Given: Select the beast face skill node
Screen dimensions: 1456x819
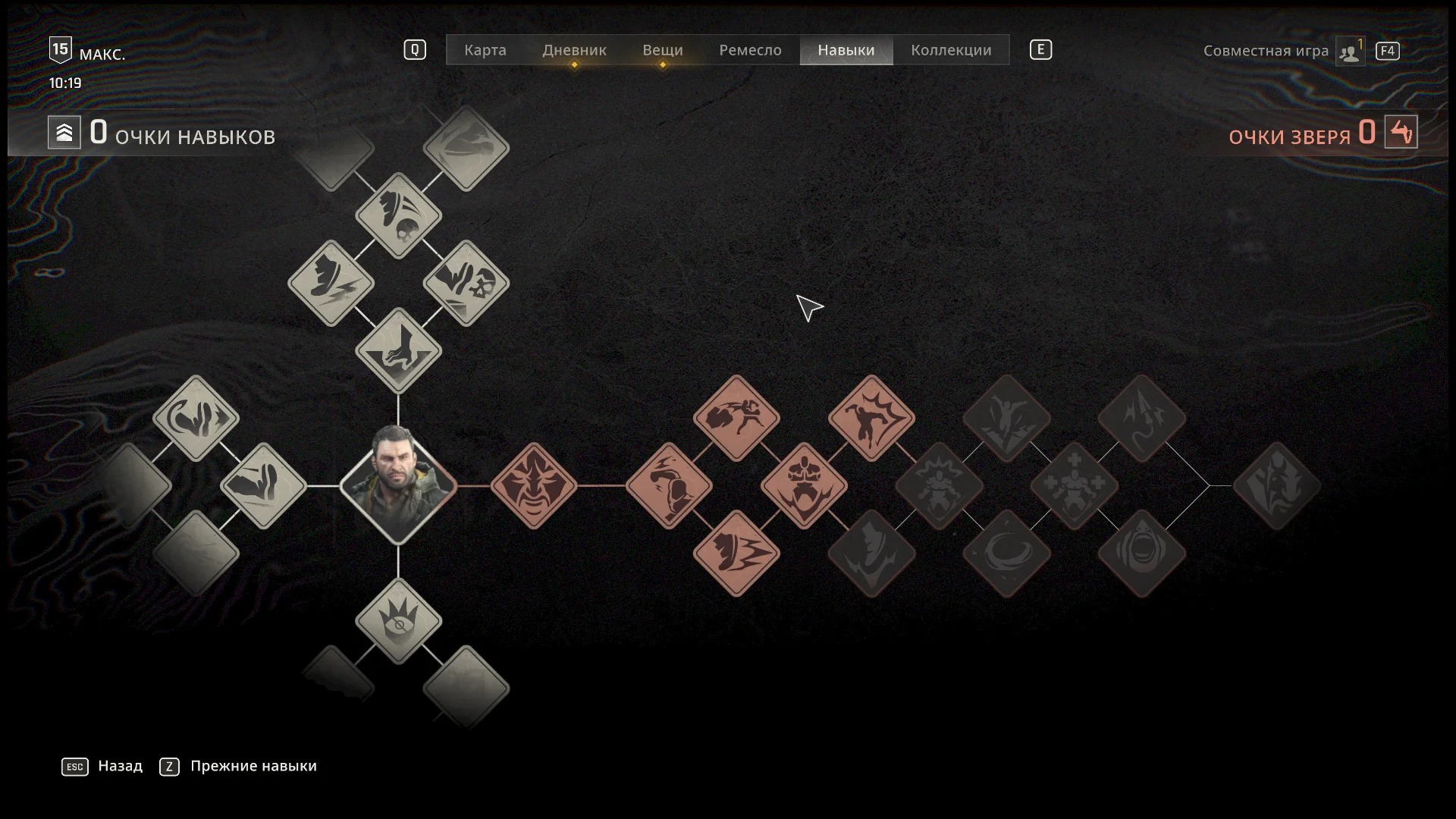Looking at the screenshot, I should (534, 485).
